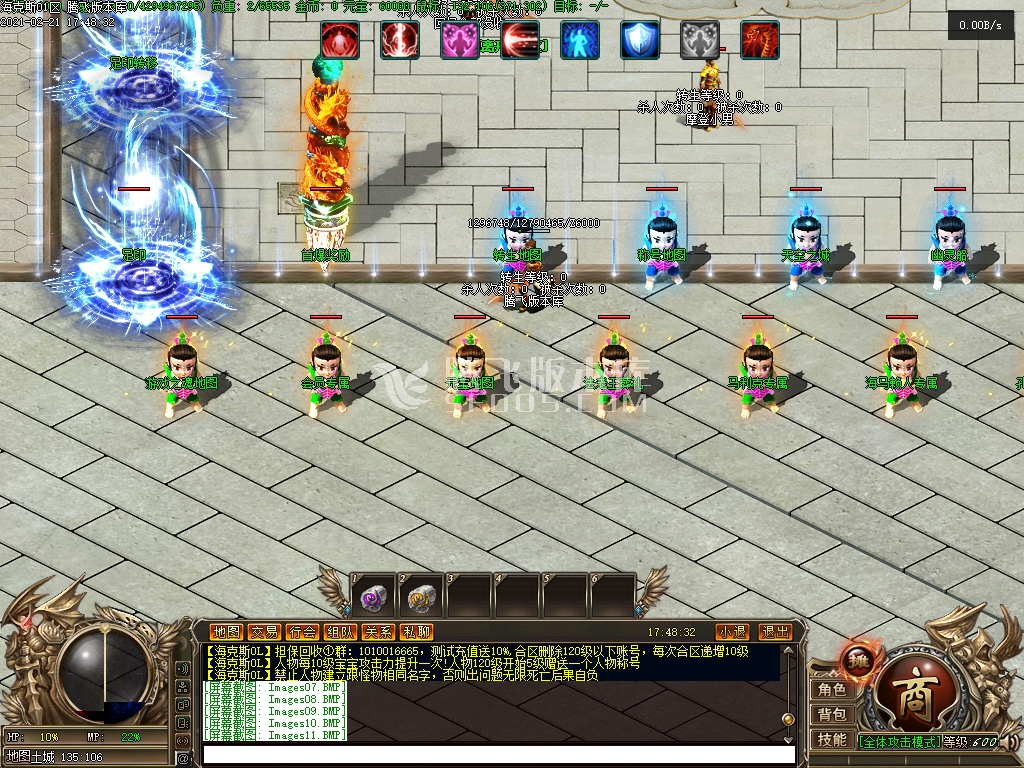Open the 背包 bag inventory
The image size is (1024, 768).
coord(832,715)
